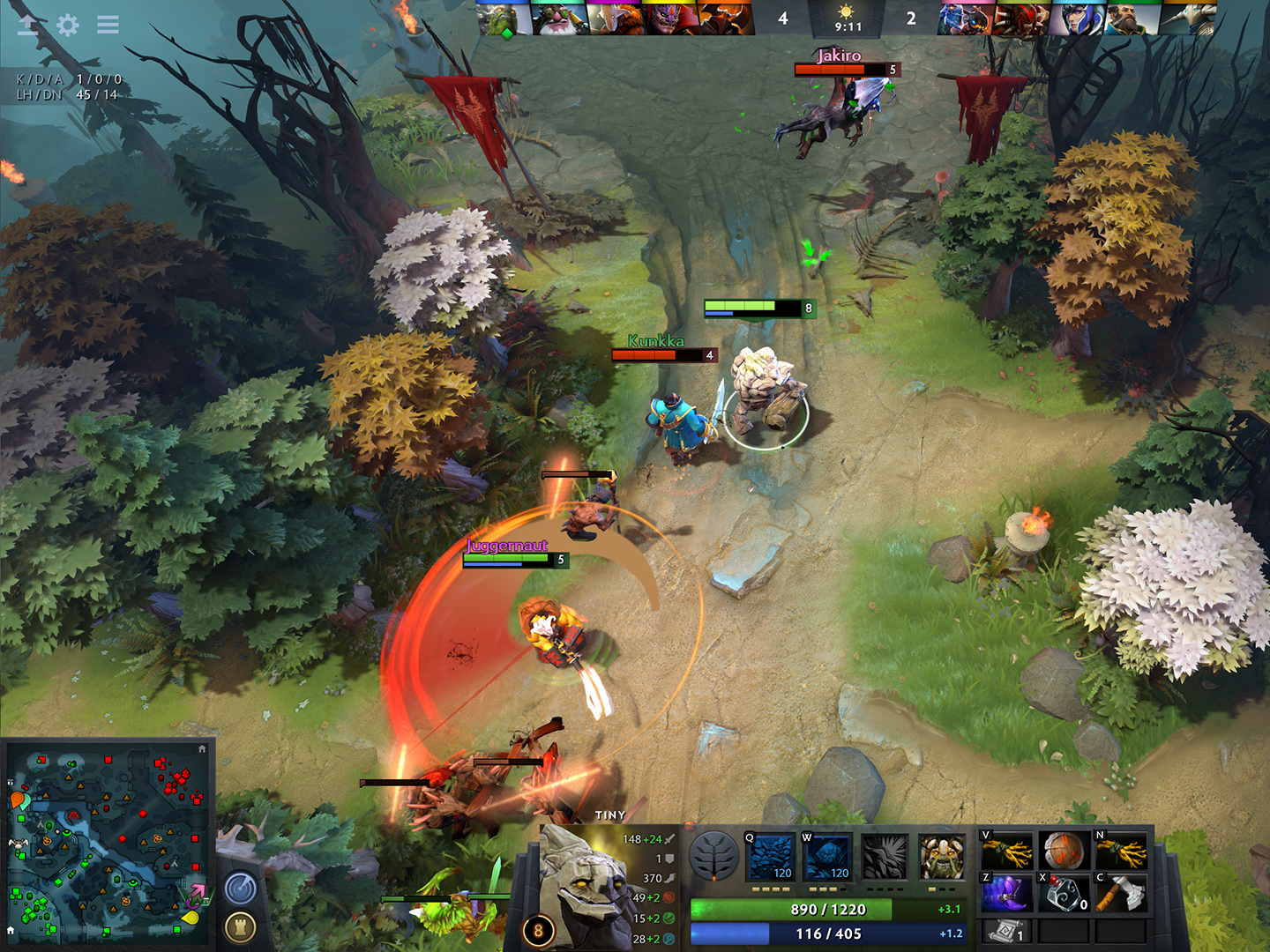Select the Tree Grab ability icon
Viewport: 1270px width, 952px height.
pyautogui.click(x=885, y=857)
